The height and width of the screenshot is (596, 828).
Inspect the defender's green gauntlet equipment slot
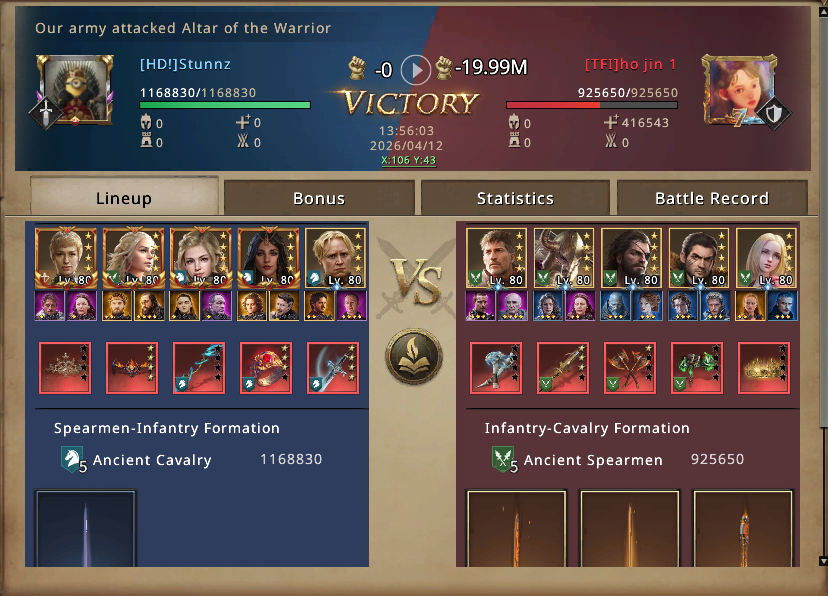[697, 367]
